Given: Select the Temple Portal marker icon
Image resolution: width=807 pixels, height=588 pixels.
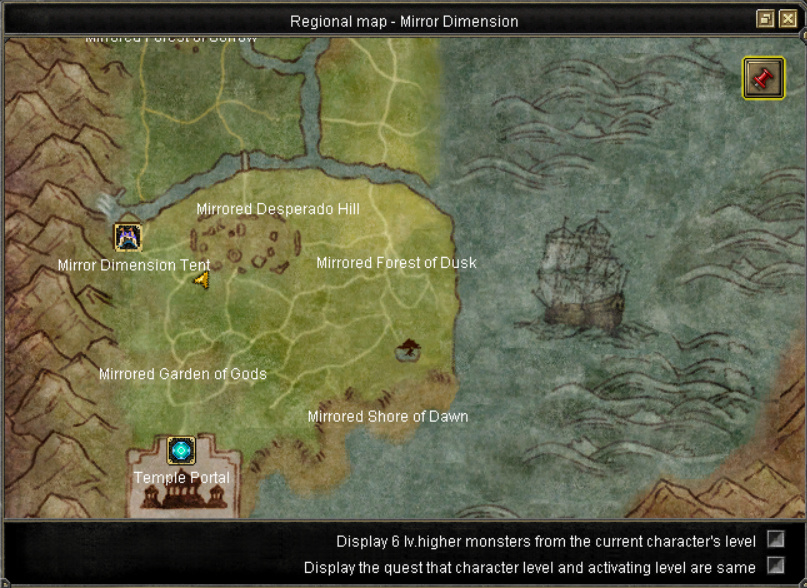Looking at the screenshot, I should pyautogui.click(x=181, y=451).
